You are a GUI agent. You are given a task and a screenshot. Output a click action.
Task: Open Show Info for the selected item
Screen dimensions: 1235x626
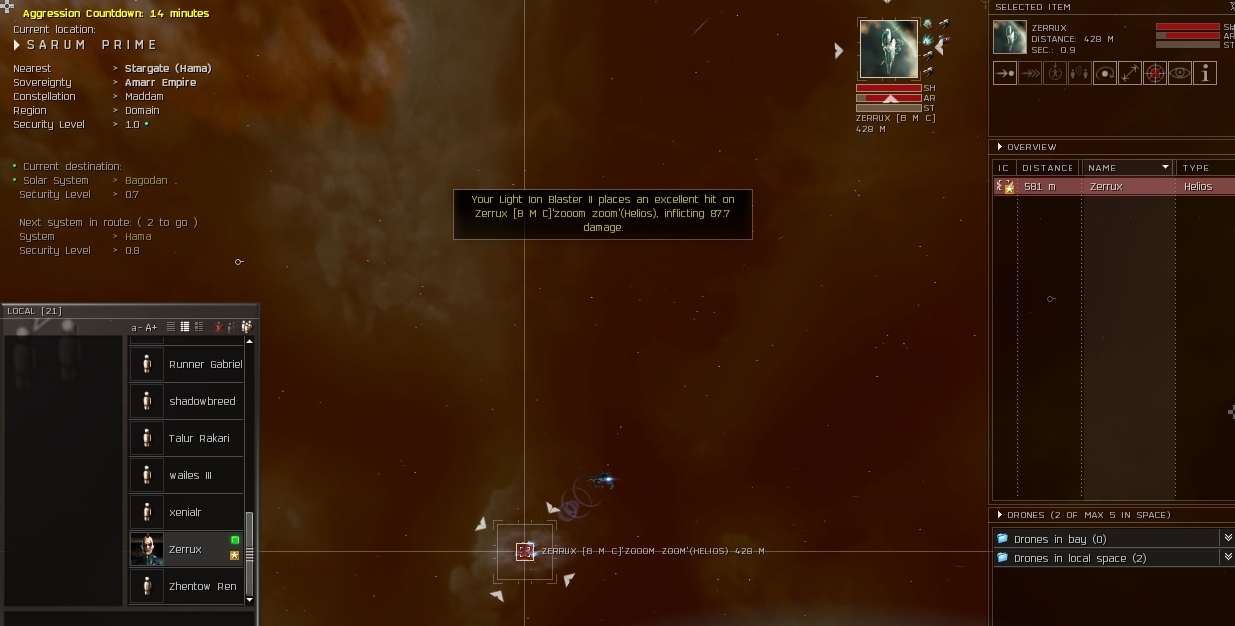[x=1205, y=73]
